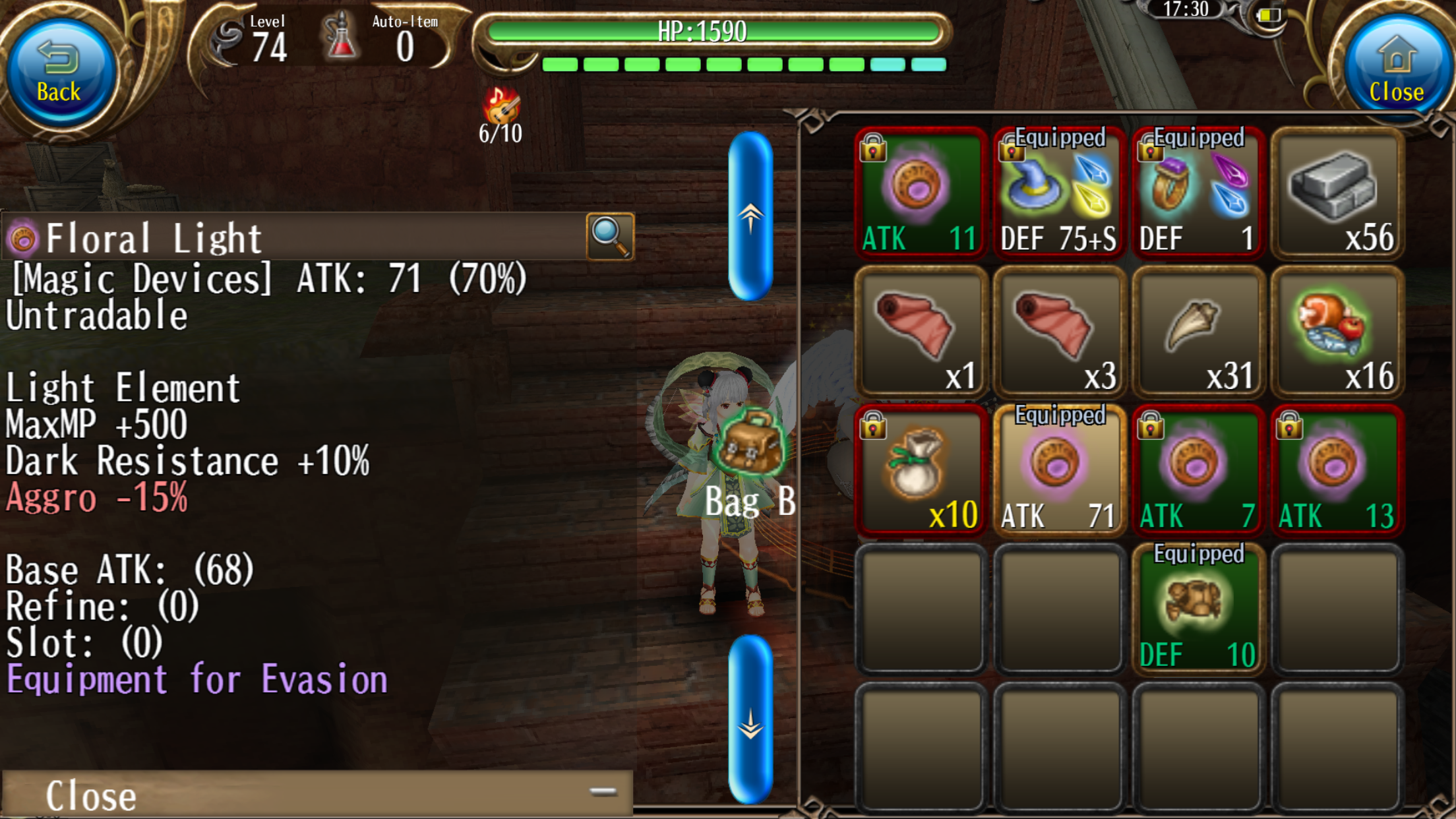Select the metal ingots stack x56
Image resolution: width=1456 pixels, height=819 pixels.
click(1337, 193)
